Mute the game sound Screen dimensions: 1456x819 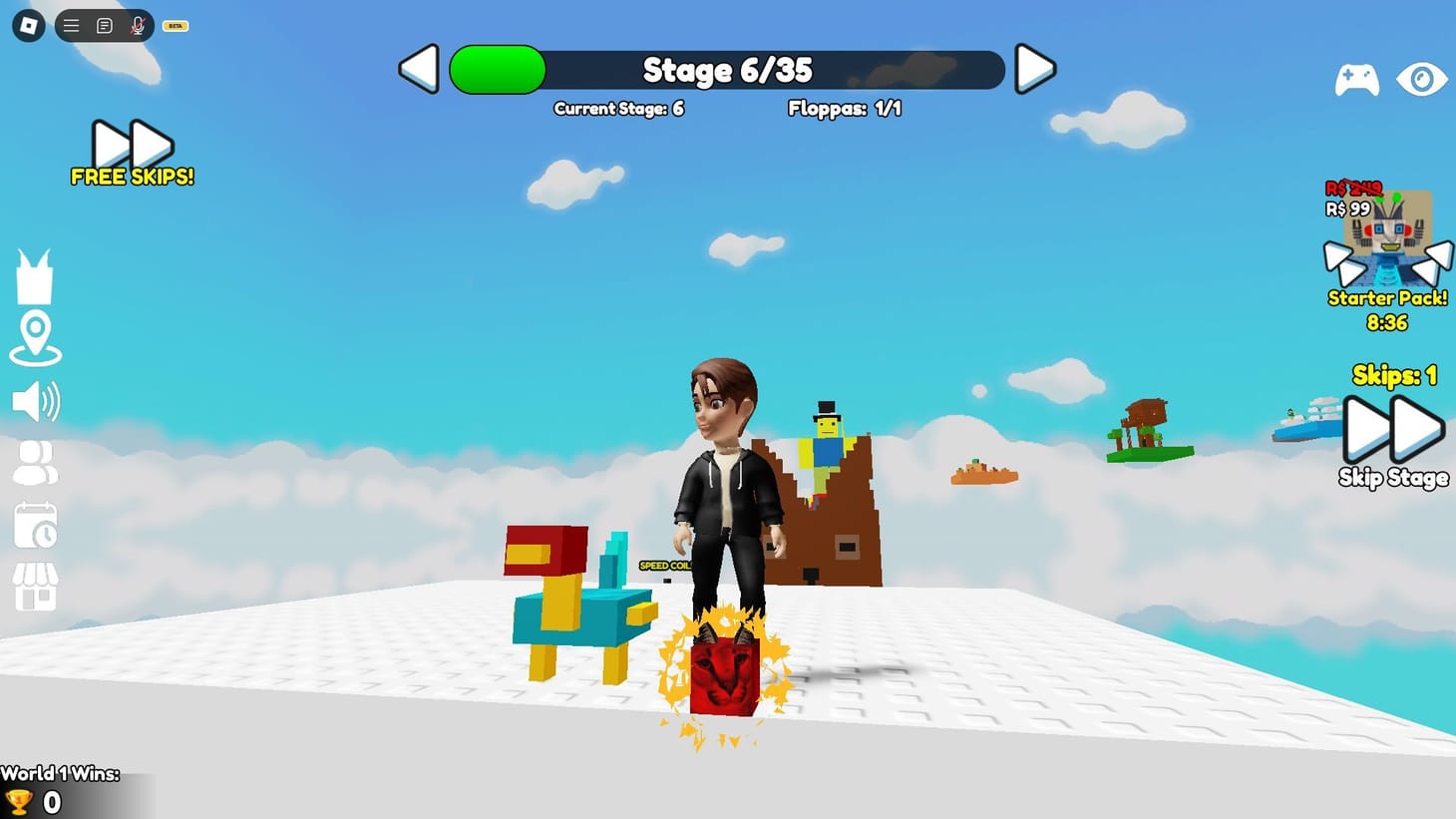[34, 401]
